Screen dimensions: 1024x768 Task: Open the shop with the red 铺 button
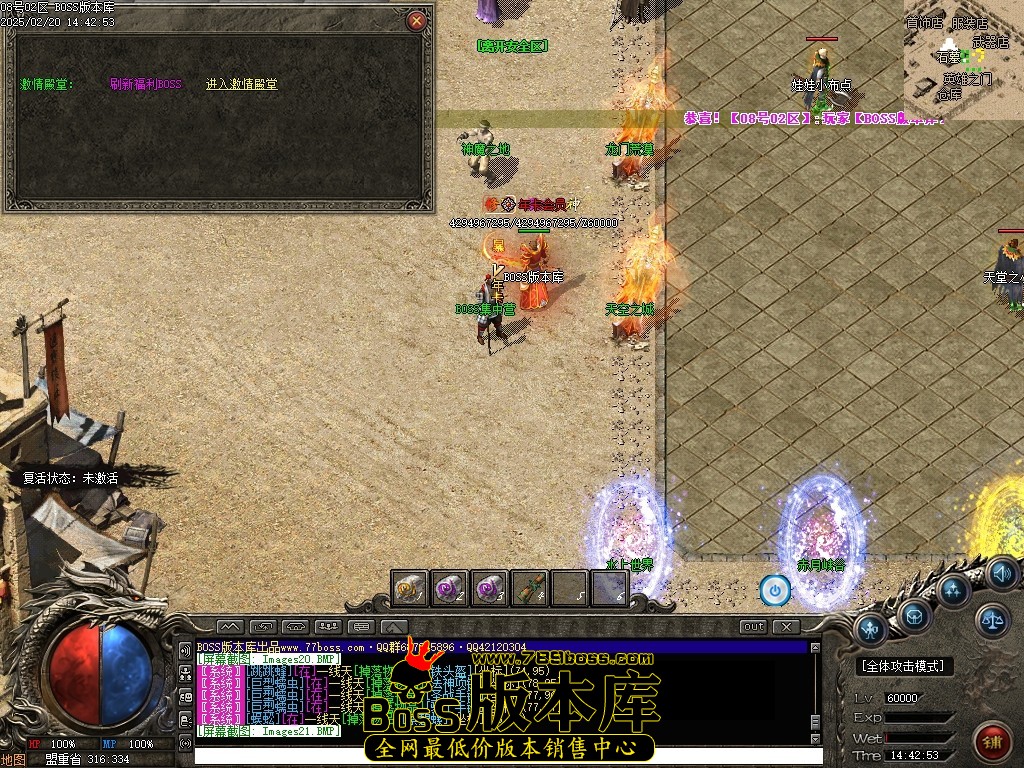pyautogui.click(x=991, y=741)
